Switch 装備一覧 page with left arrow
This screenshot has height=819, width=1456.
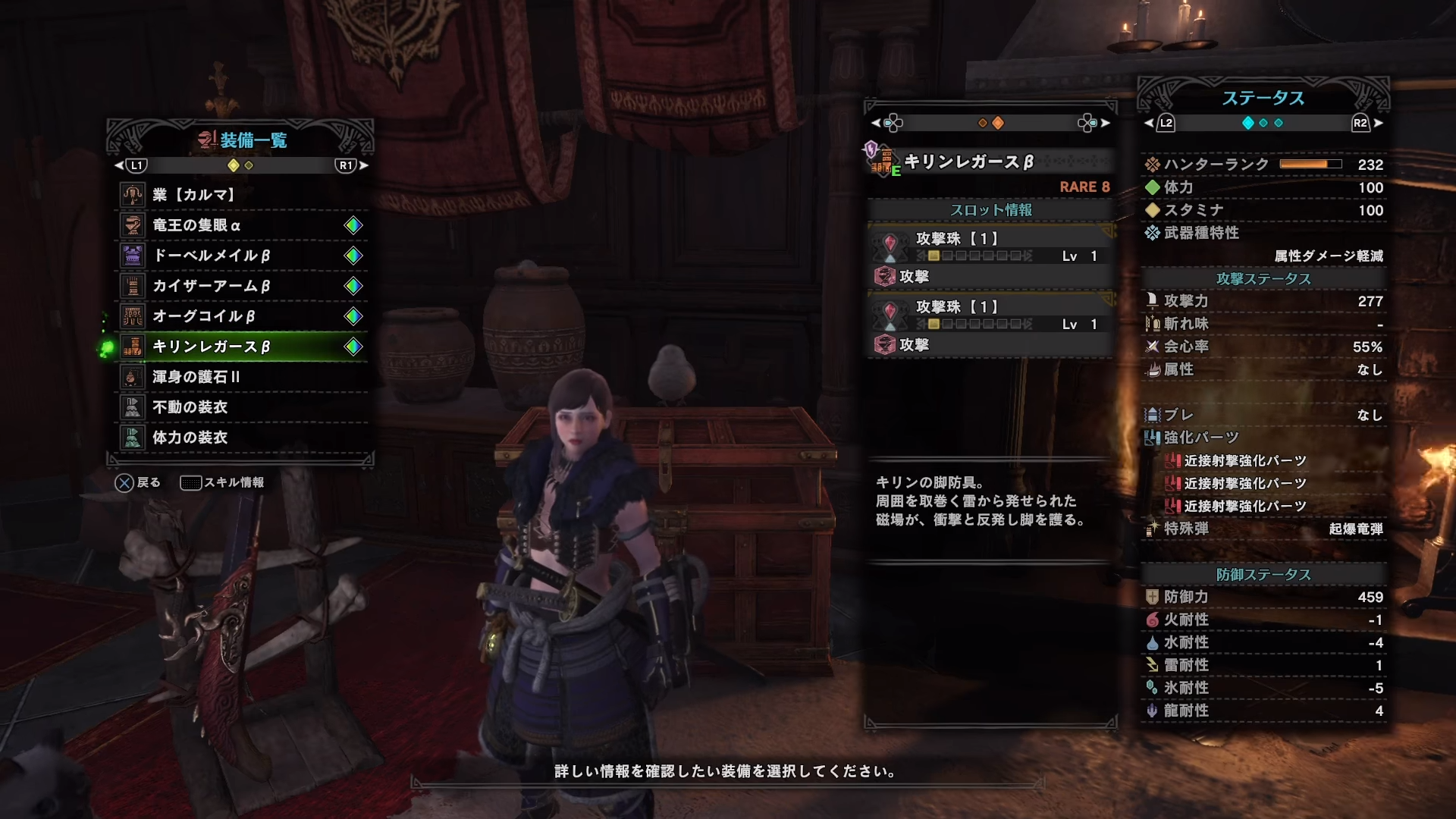(x=119, y=165)
